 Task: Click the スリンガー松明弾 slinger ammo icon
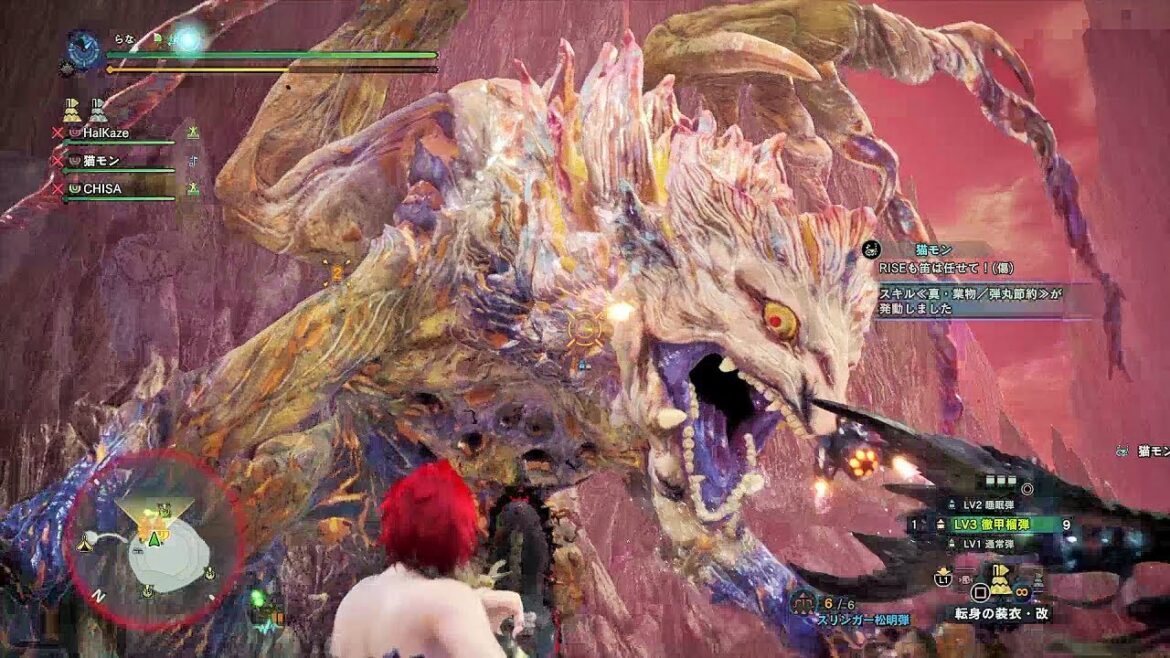click(803, 603)
